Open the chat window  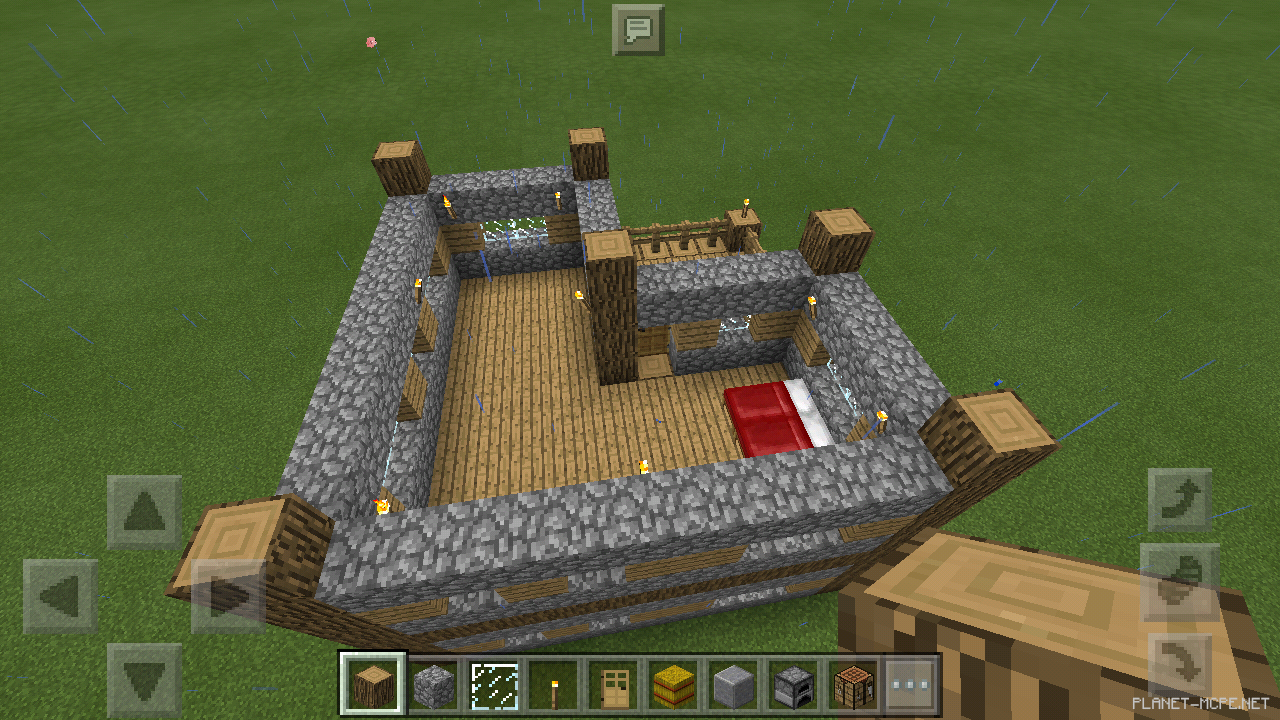click(640, 30)
